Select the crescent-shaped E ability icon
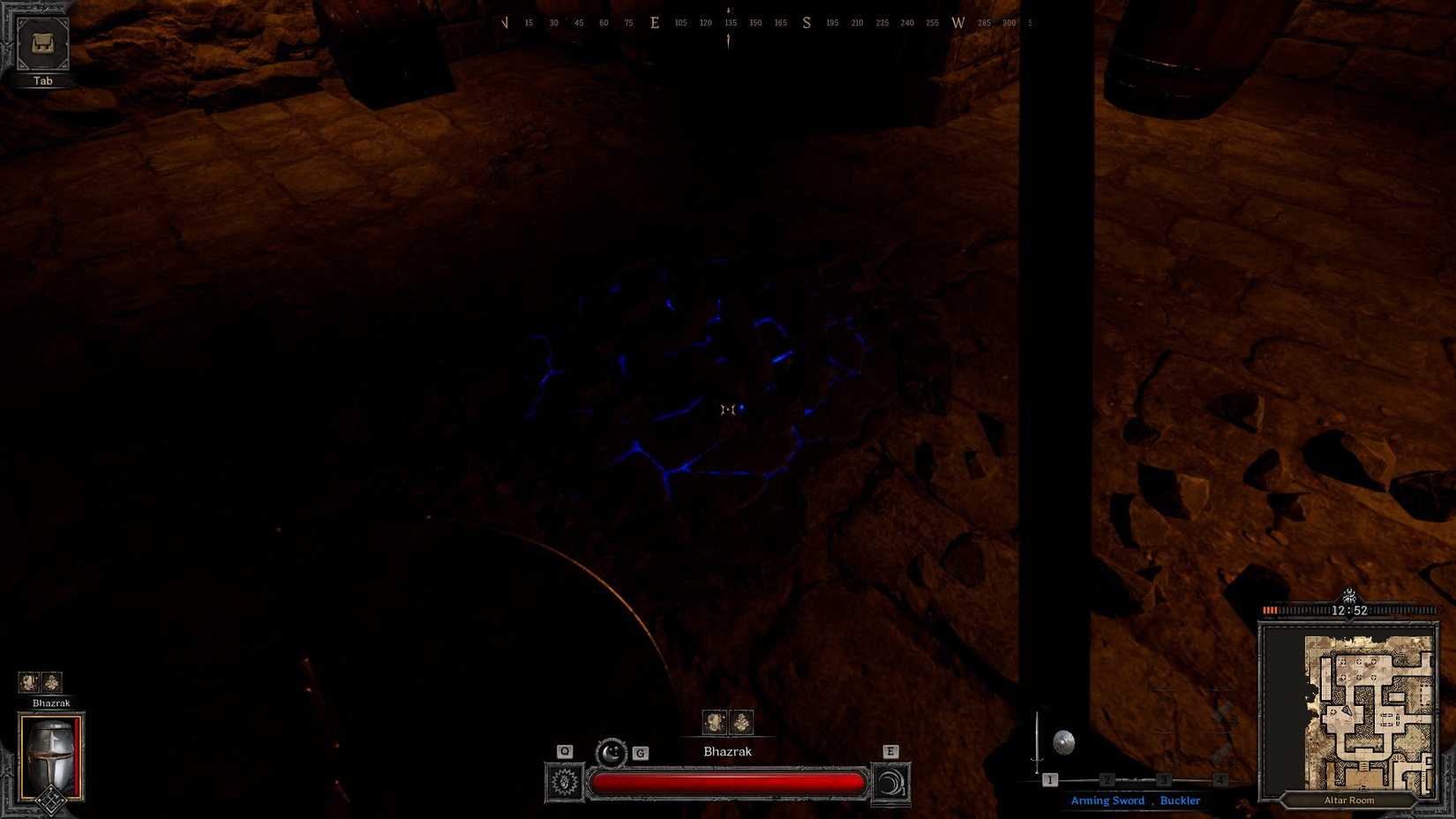Image resolution: width=1456 pixels, height=819 pixels. 891,782
